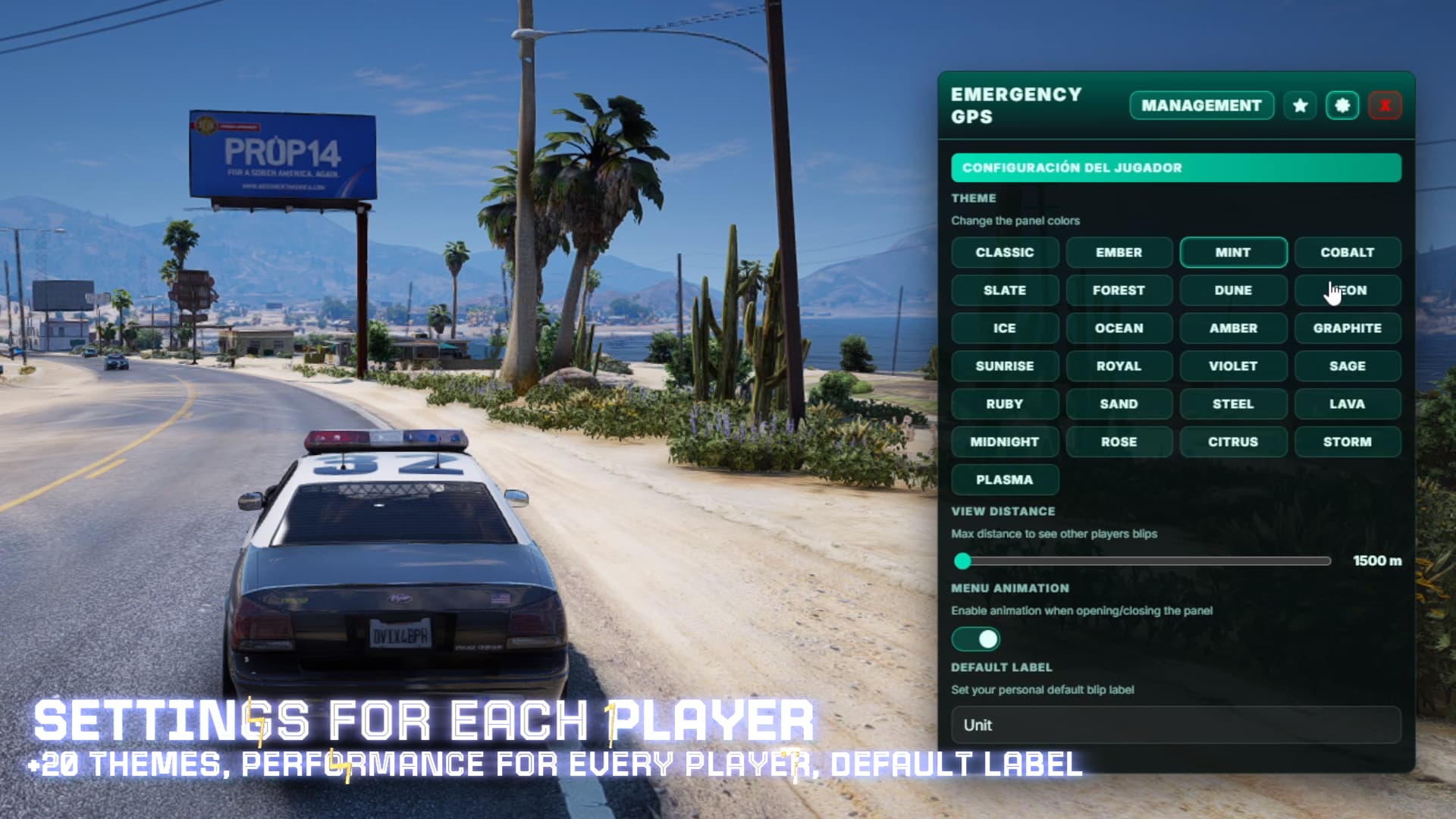This screenshot has width=1456, height=819.
Task: Click the star favorites icon
Action: coord(1300,105)
